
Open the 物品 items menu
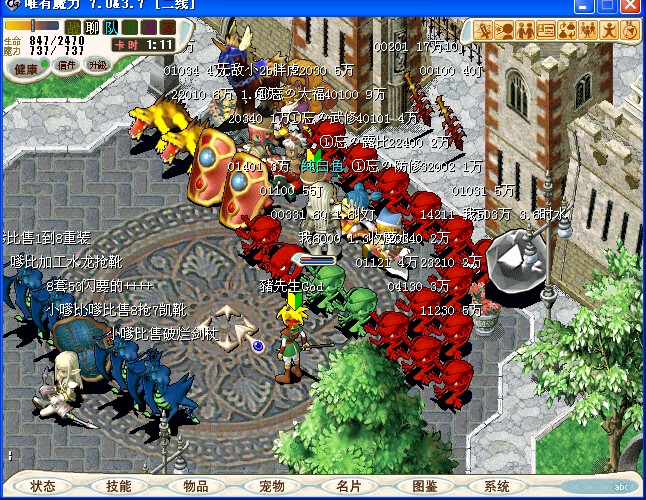[196, 486]
